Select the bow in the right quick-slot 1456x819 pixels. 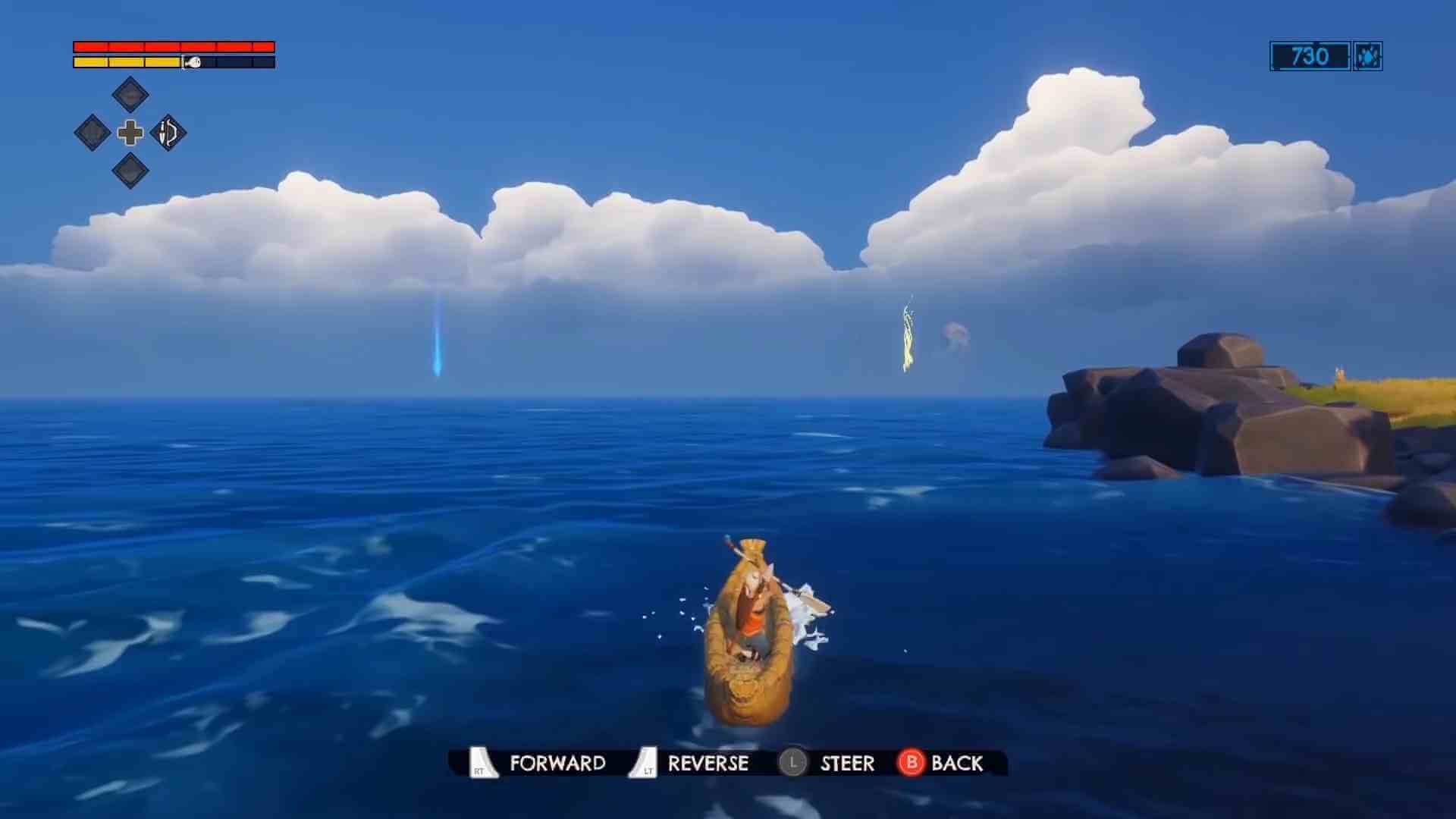[x=167, y=133]
